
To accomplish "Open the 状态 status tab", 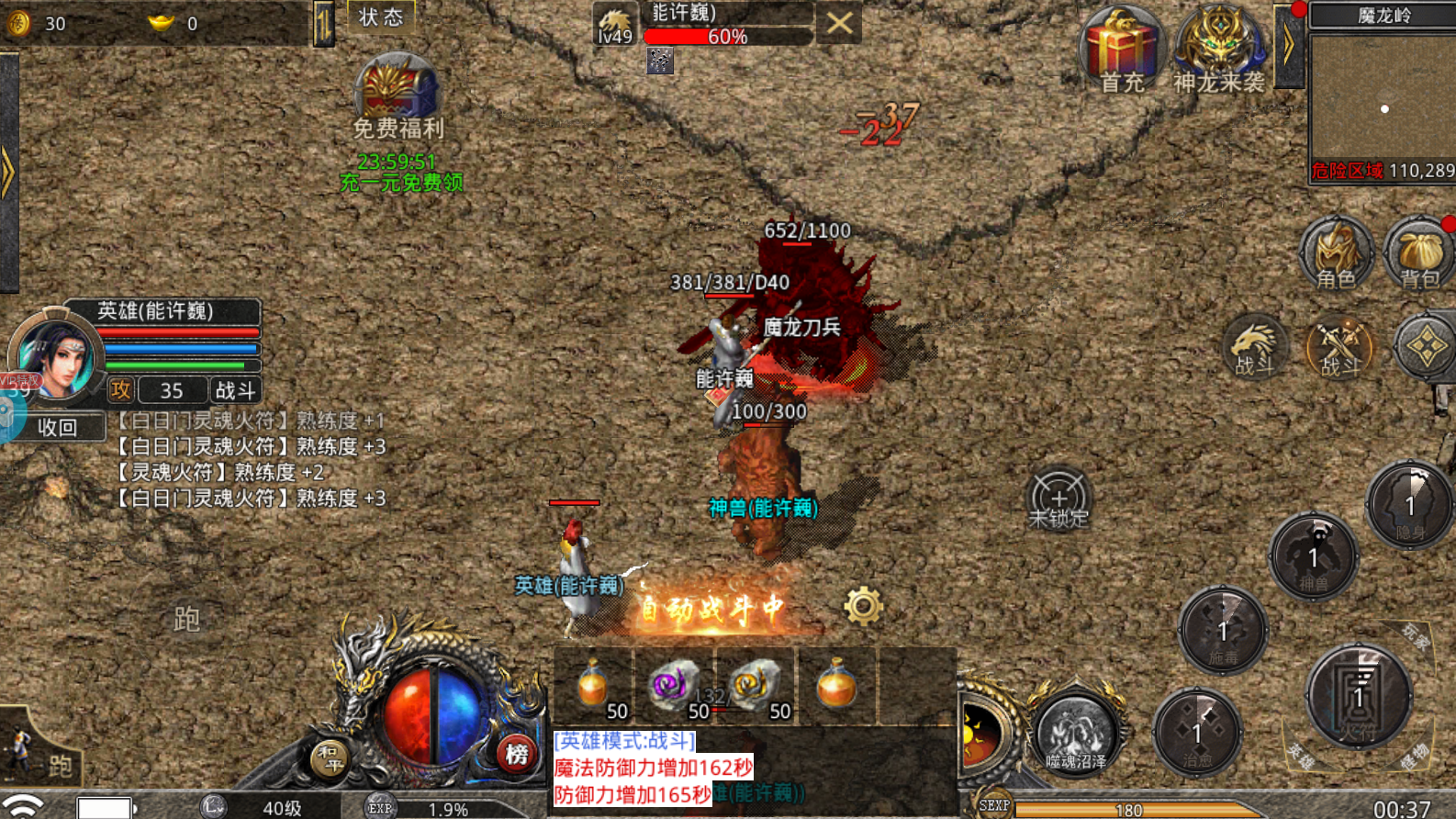I will (x=381, y=17).
